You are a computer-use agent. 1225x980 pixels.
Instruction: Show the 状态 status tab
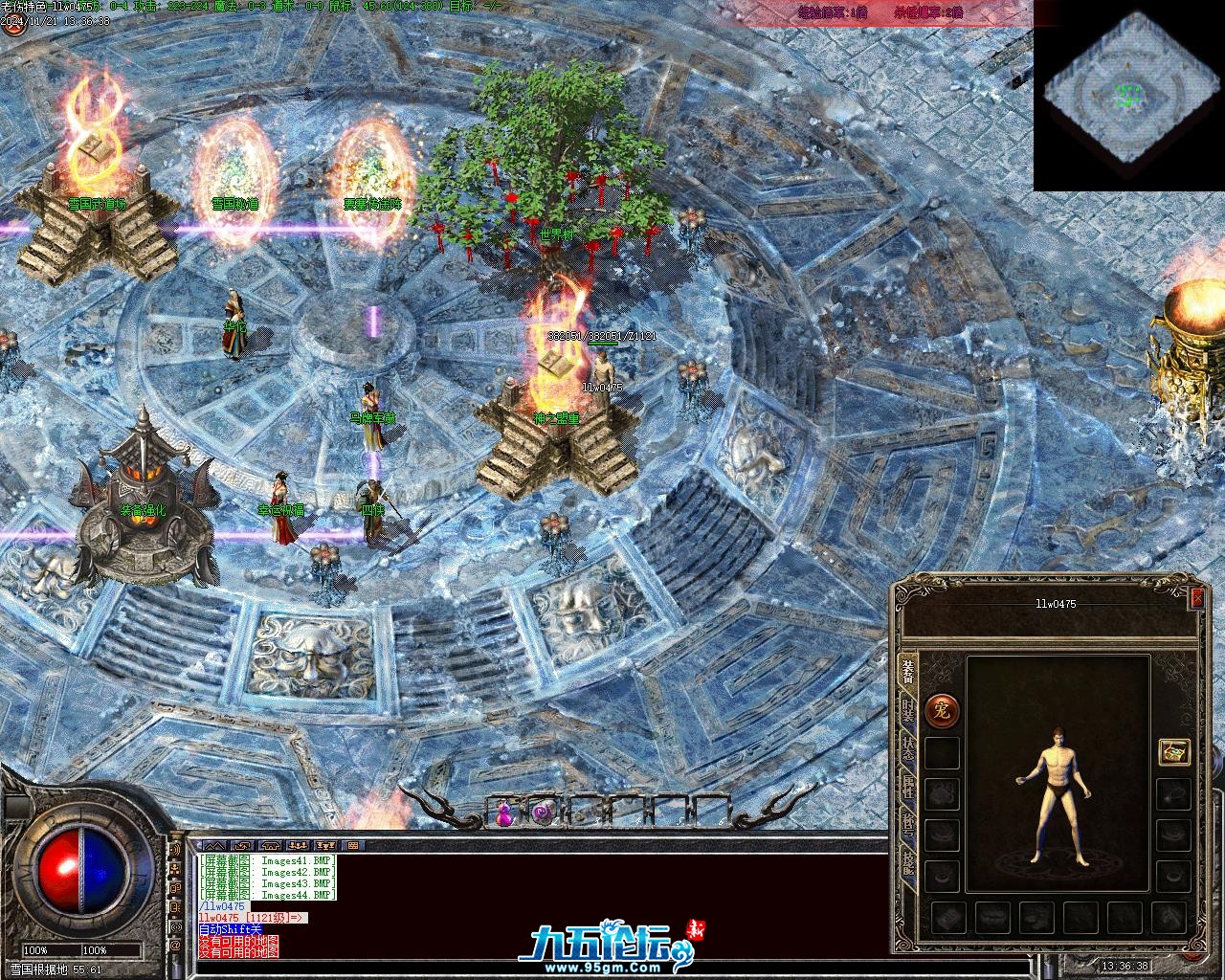pyautogui.click(x=907, y=749)
